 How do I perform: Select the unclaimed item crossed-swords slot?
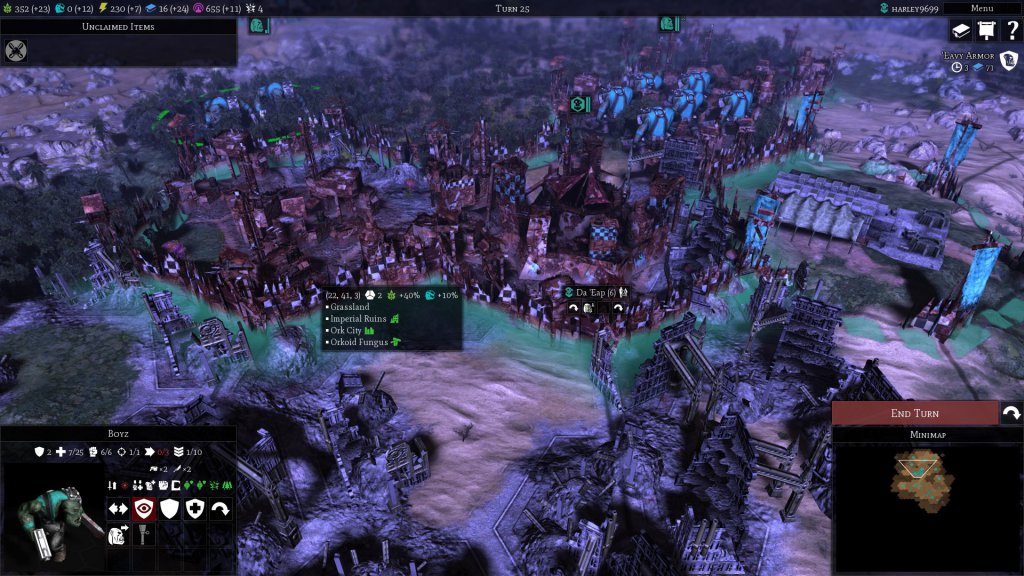pos(15,50)
